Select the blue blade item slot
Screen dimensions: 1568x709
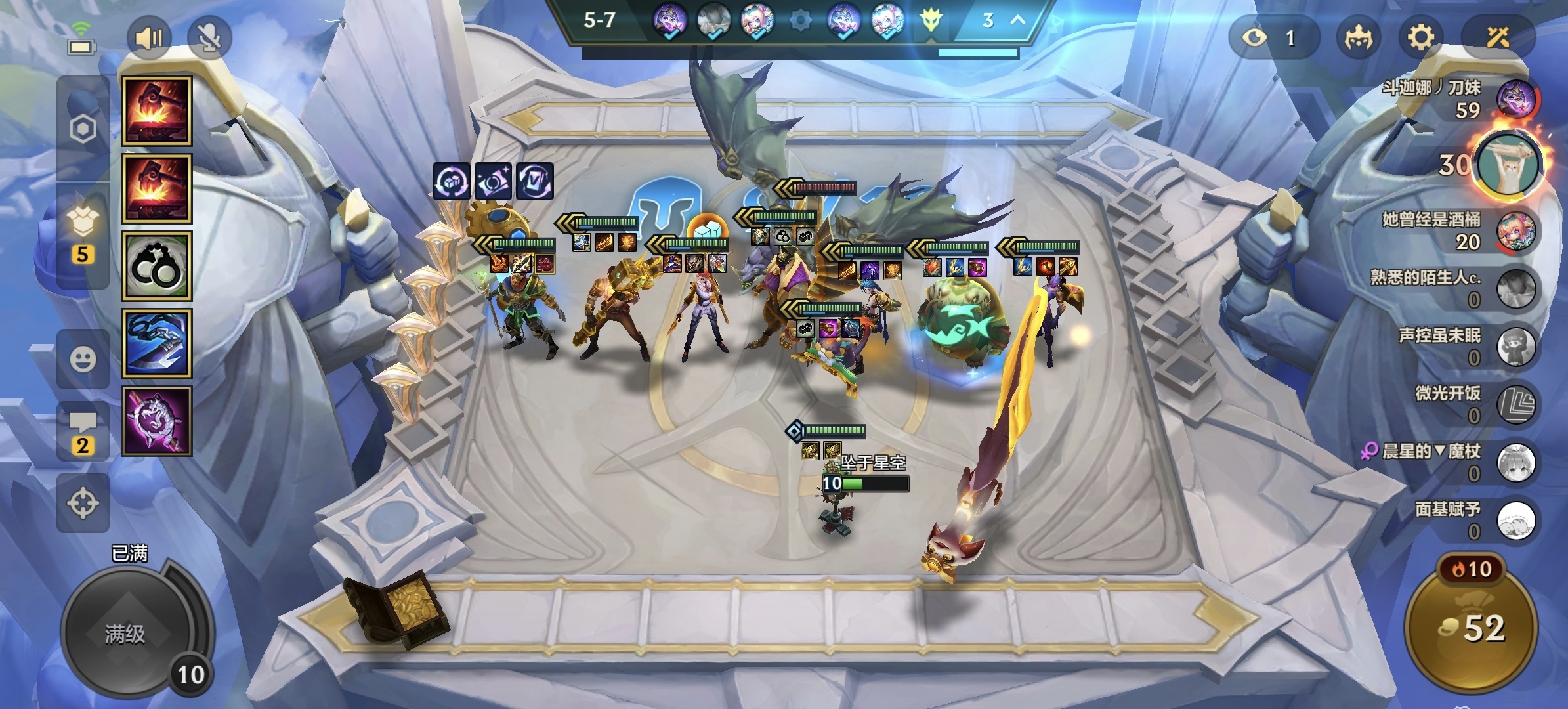pos(156,343)
